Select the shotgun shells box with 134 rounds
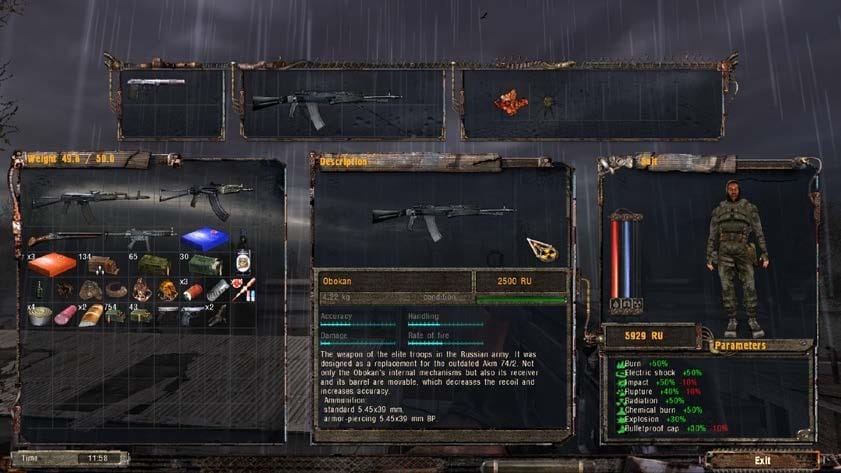The image size is (841, 473). coord(101,265)
